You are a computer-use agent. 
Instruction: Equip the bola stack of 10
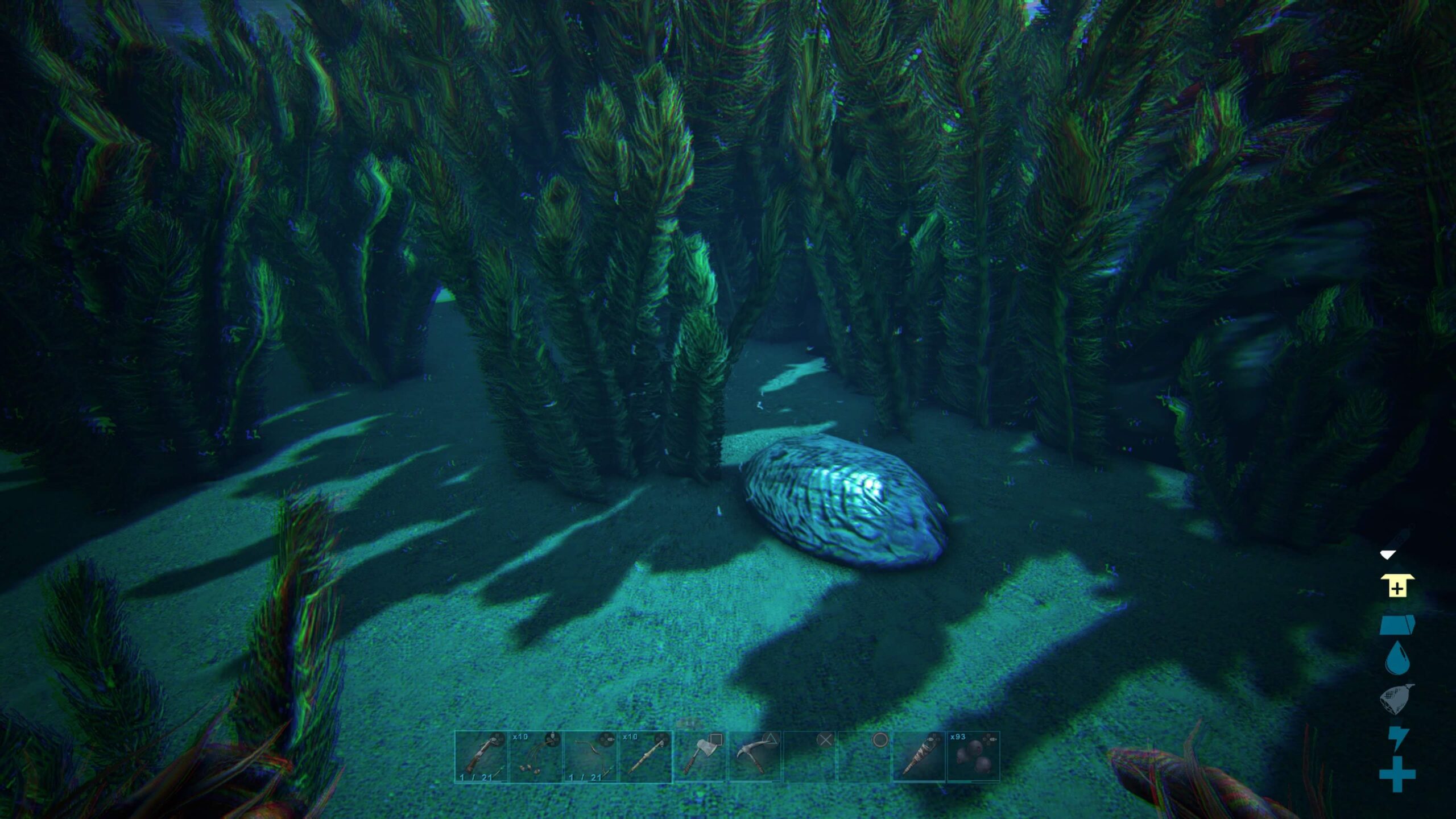coord(536,756)
